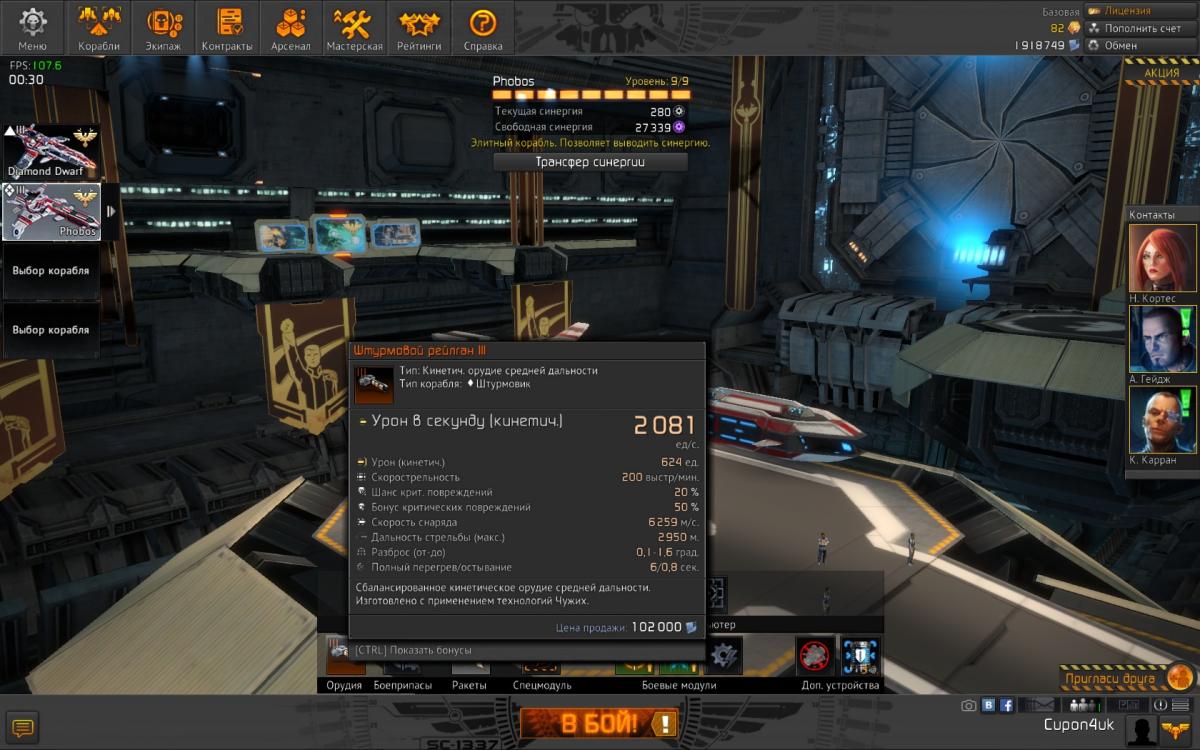Open the Корабли ships screen

point(98,28)
